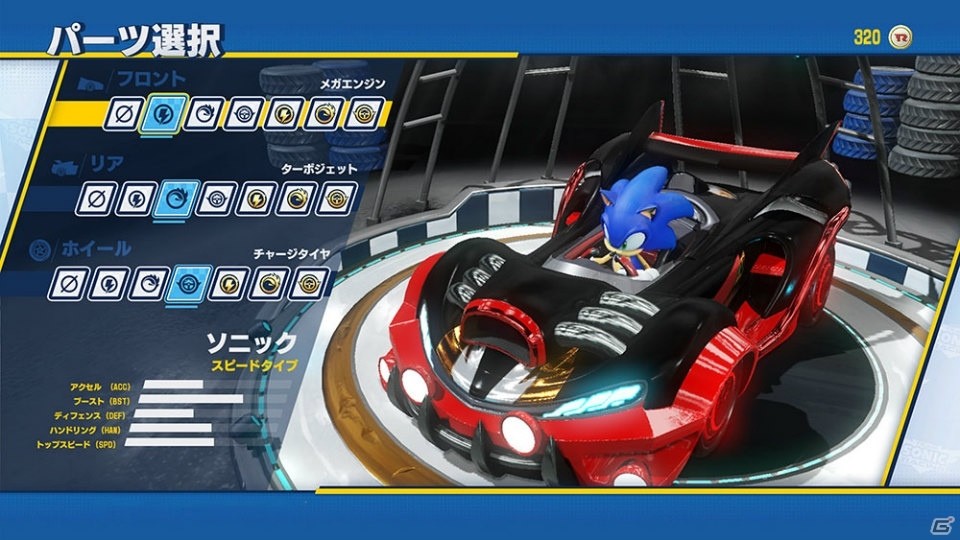
Task: Equip the gold lightning bolt part in リア row
Action: point(255,199)
